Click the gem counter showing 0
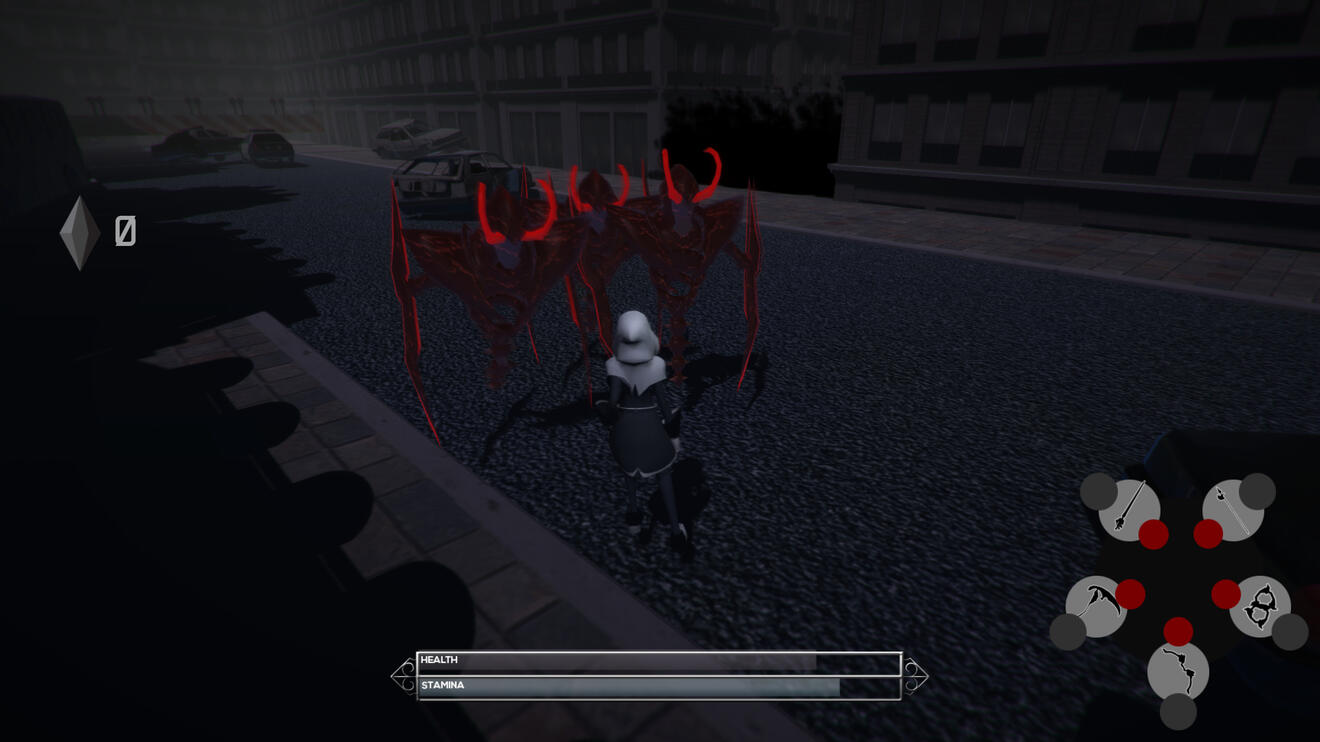This screenshot has width=1320, height=742. pyautogui.click(x=124, y=232)
